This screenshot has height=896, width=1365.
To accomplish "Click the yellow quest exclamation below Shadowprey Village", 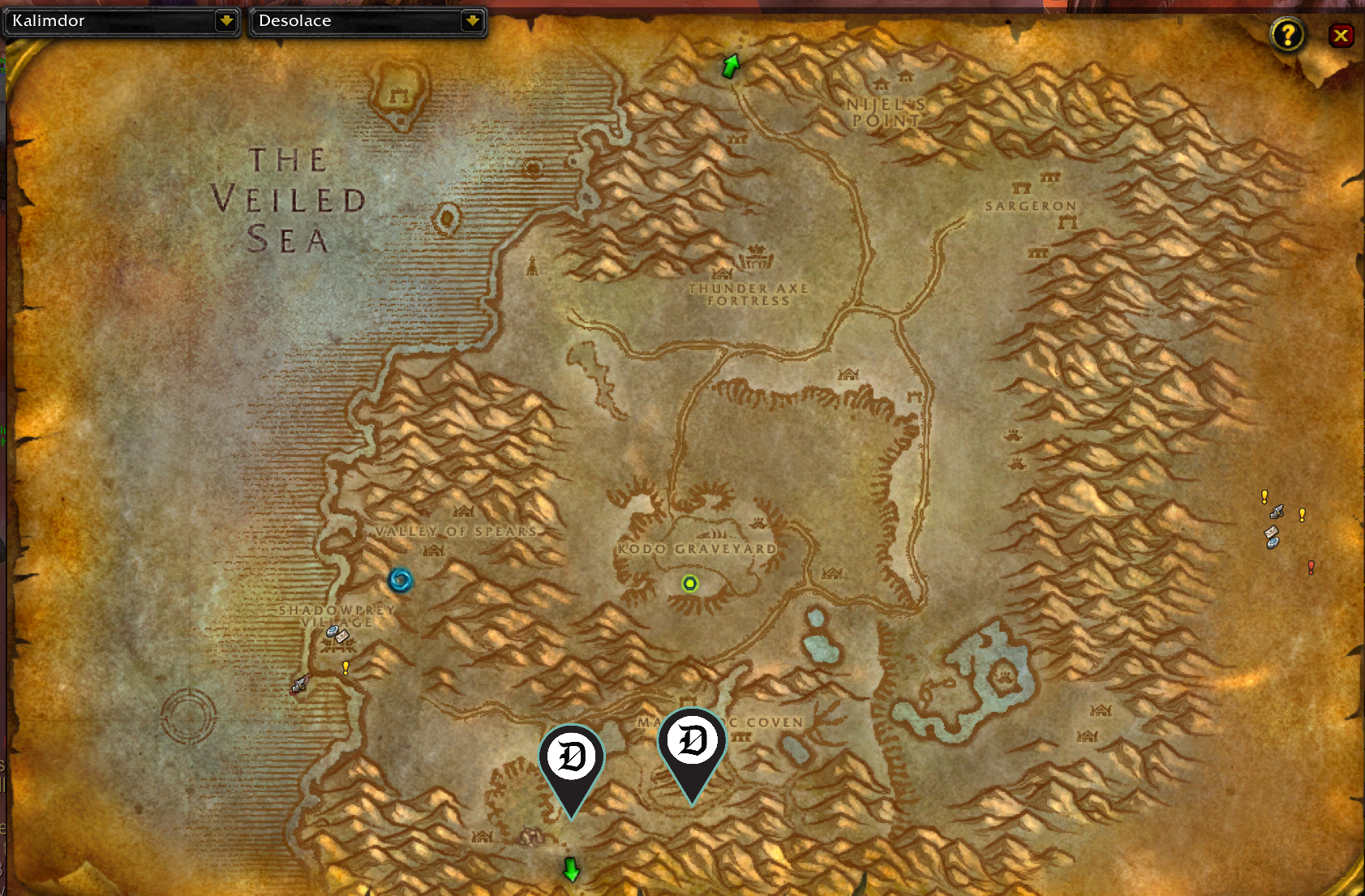I will pyautogui.click(x=346, y=668).
